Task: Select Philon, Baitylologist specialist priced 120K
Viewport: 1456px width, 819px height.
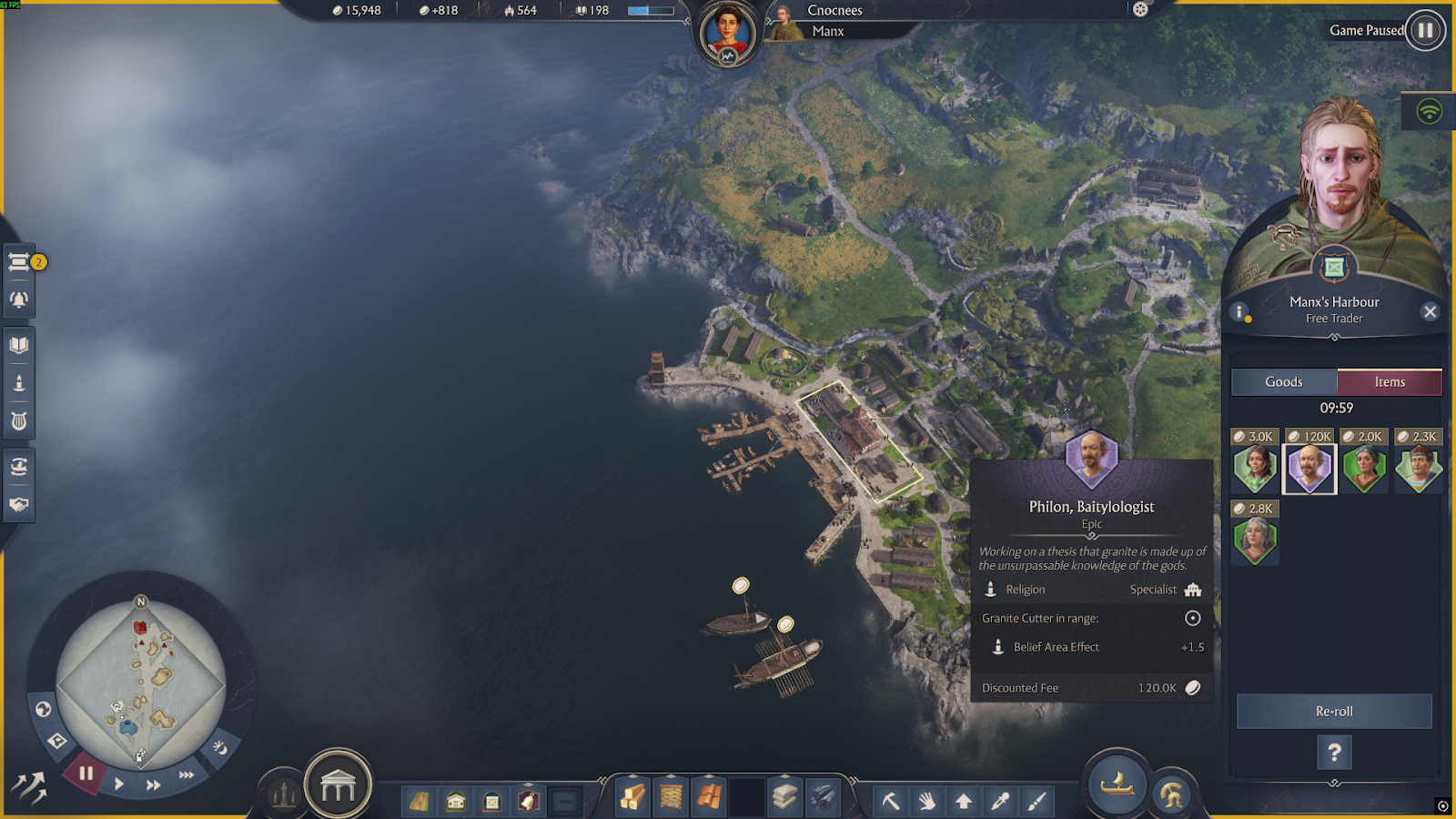Action: tap(1309, 469)
